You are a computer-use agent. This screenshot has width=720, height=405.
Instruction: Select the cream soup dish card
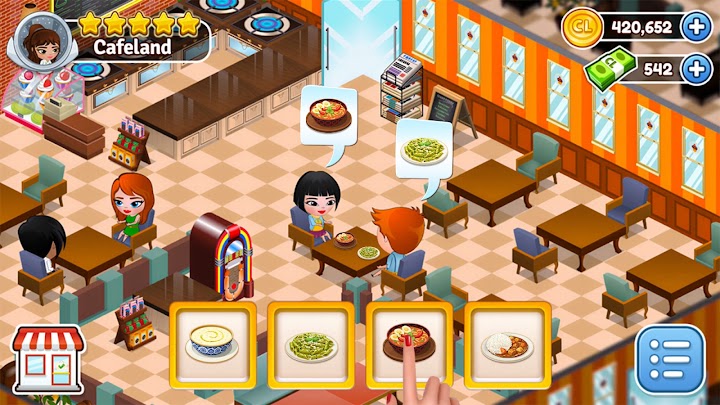click(212, 345)
